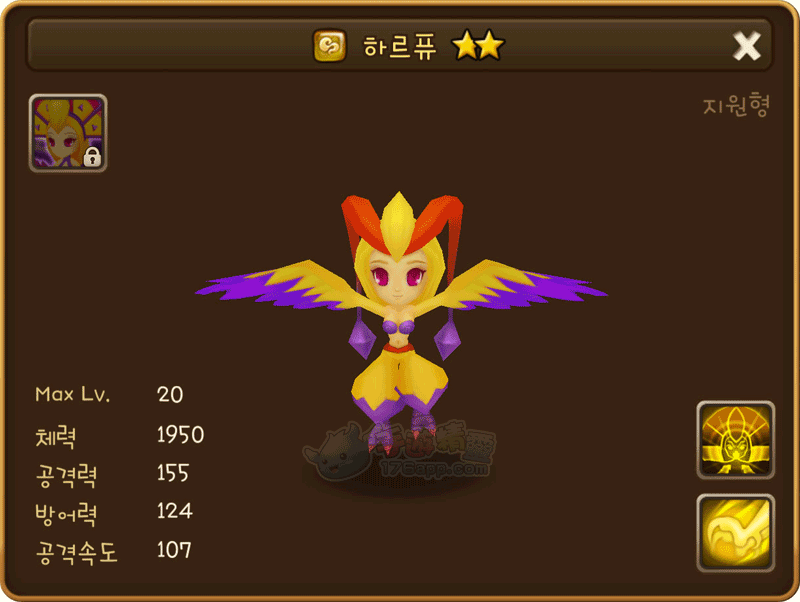Open the yellow claw swipe skill
This screenshot has width=800, height=602.
[x=735, y=532]
